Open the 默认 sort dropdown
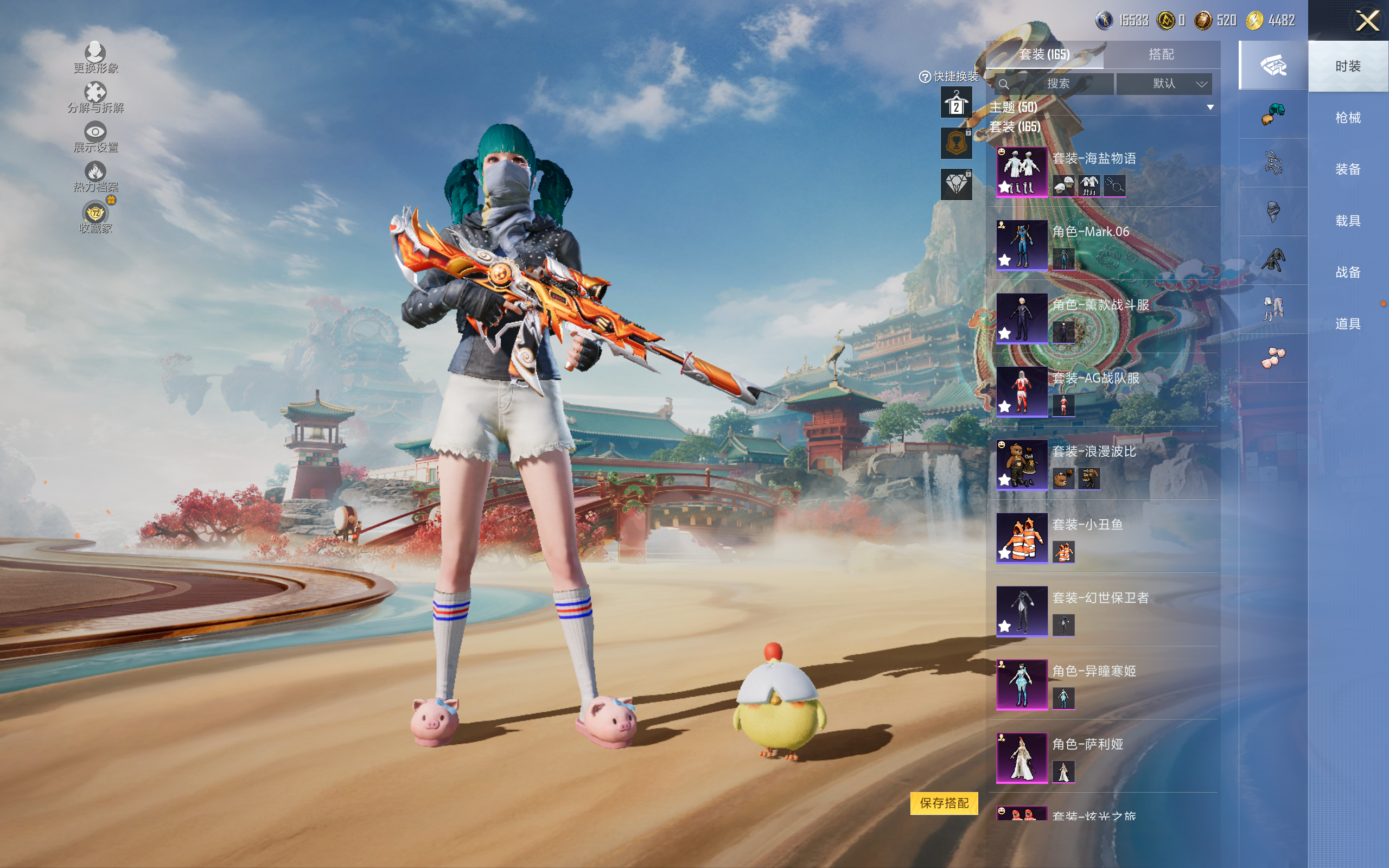The width and height of the screenshot is (1389, 868). (x=1164, y=84)
